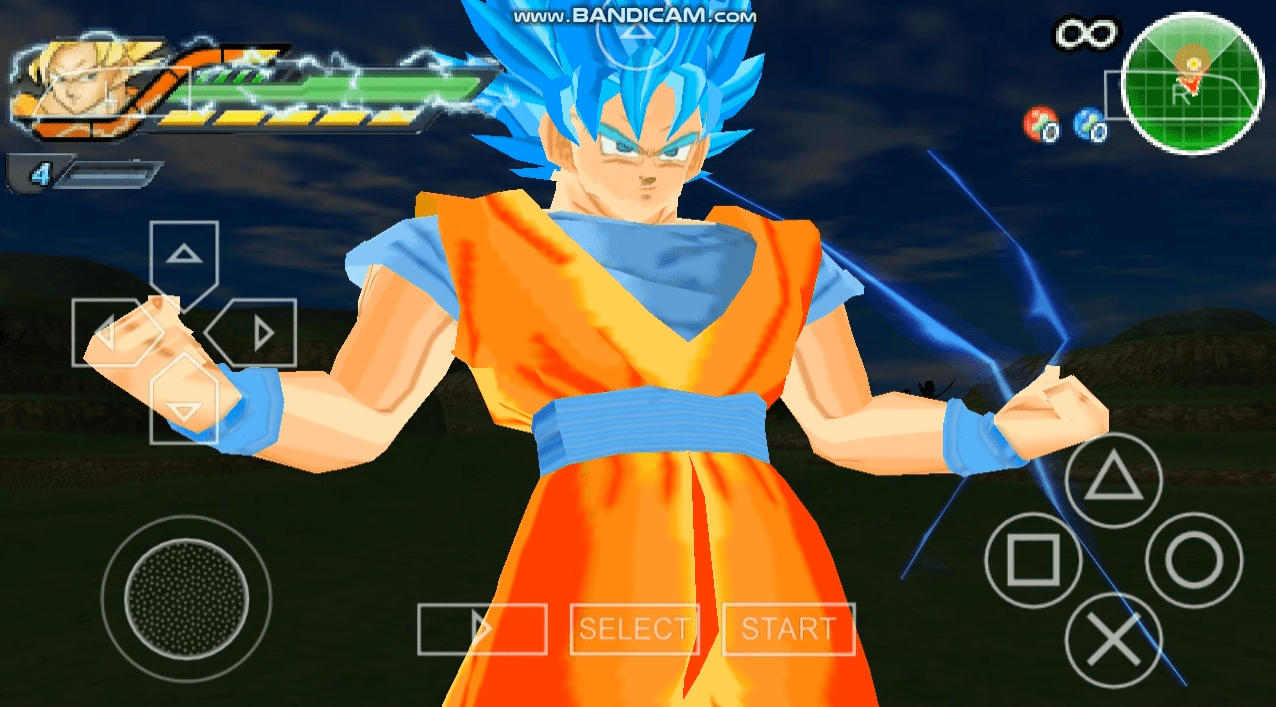
Task: Click the analog stick pad
Action: (186, 598)
